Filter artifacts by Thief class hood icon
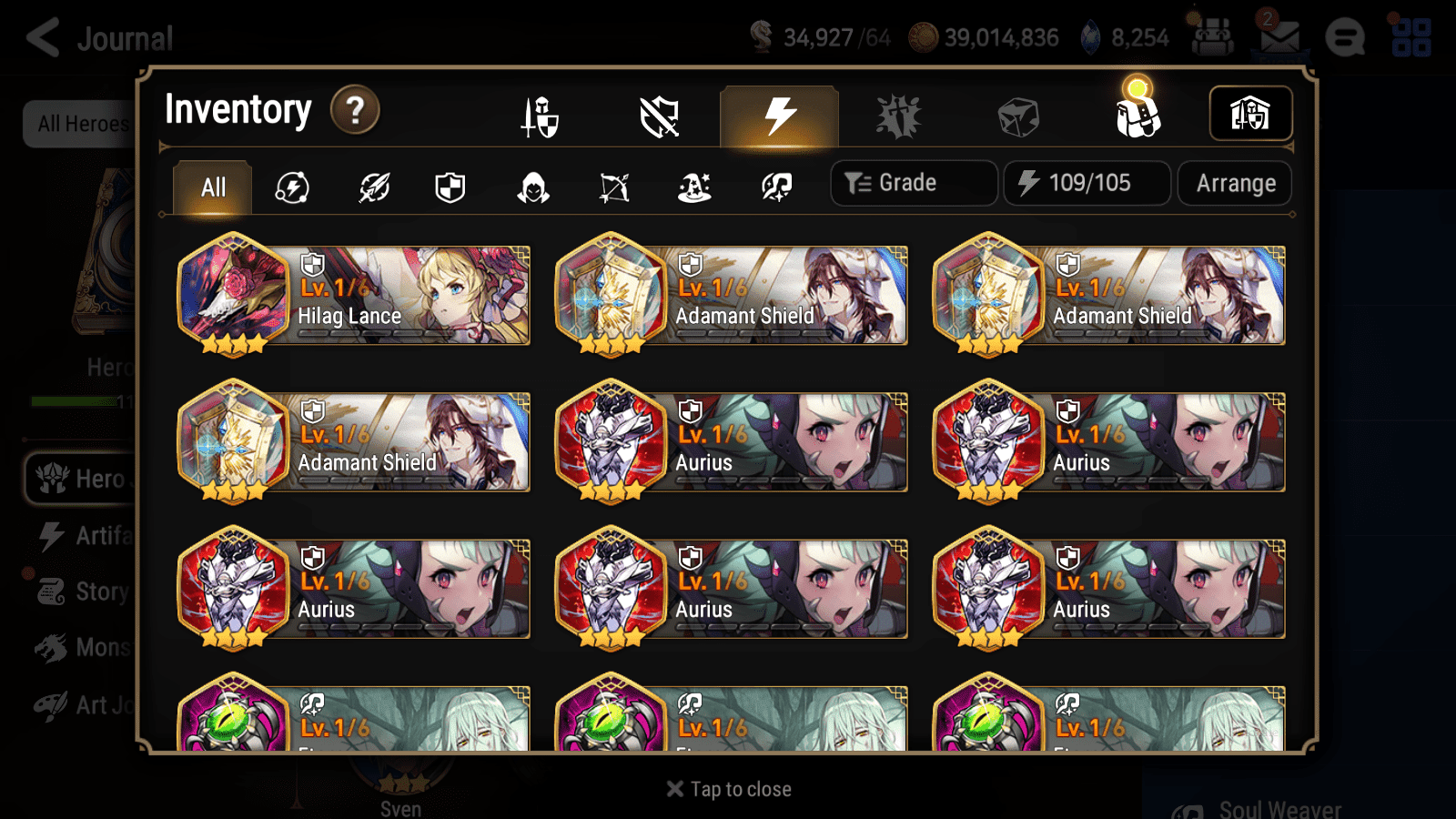The height and width of the screenshot is (819, 1456). 534,187
